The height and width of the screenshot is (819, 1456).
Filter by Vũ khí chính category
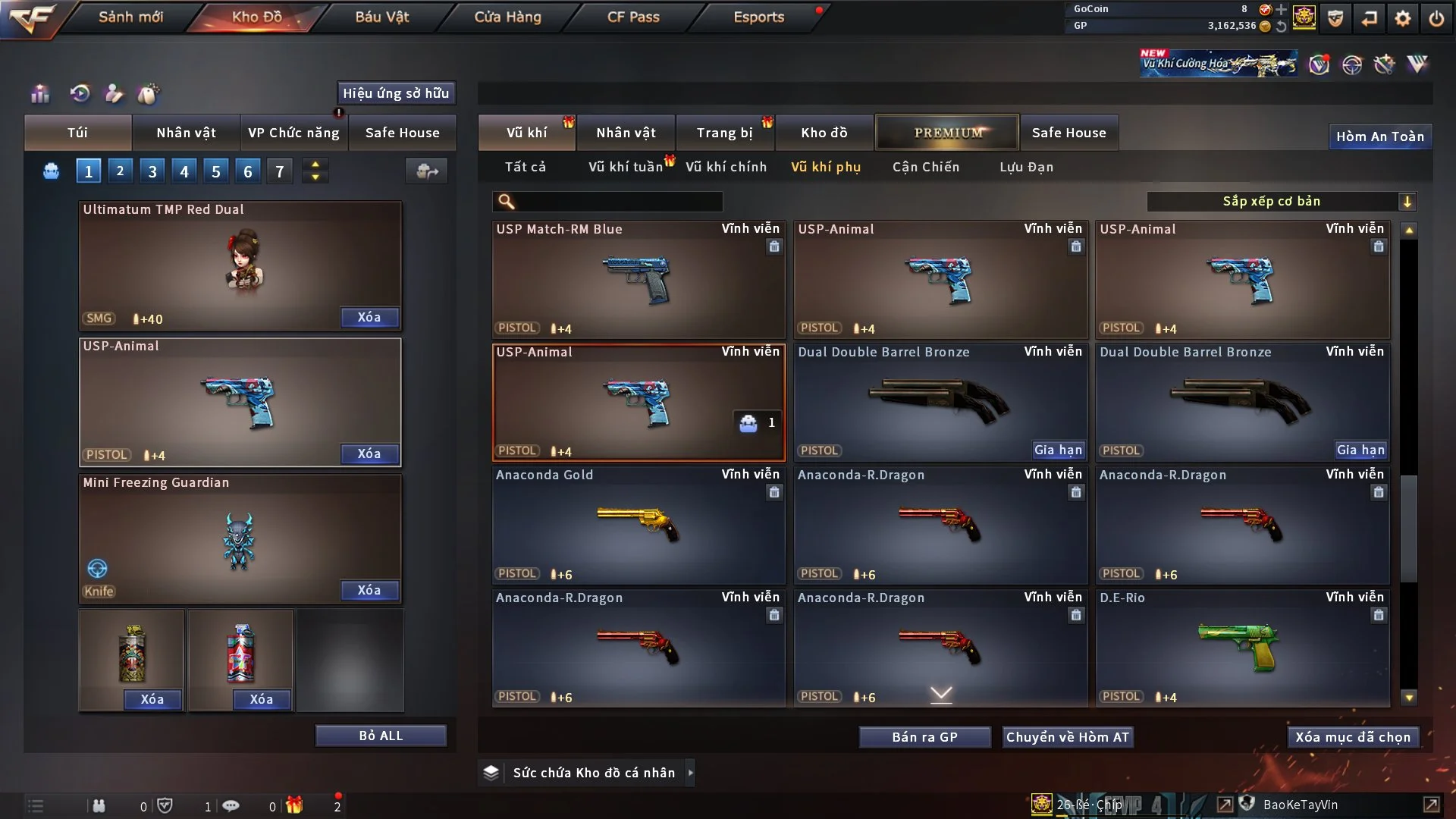[x=726, y=167]
